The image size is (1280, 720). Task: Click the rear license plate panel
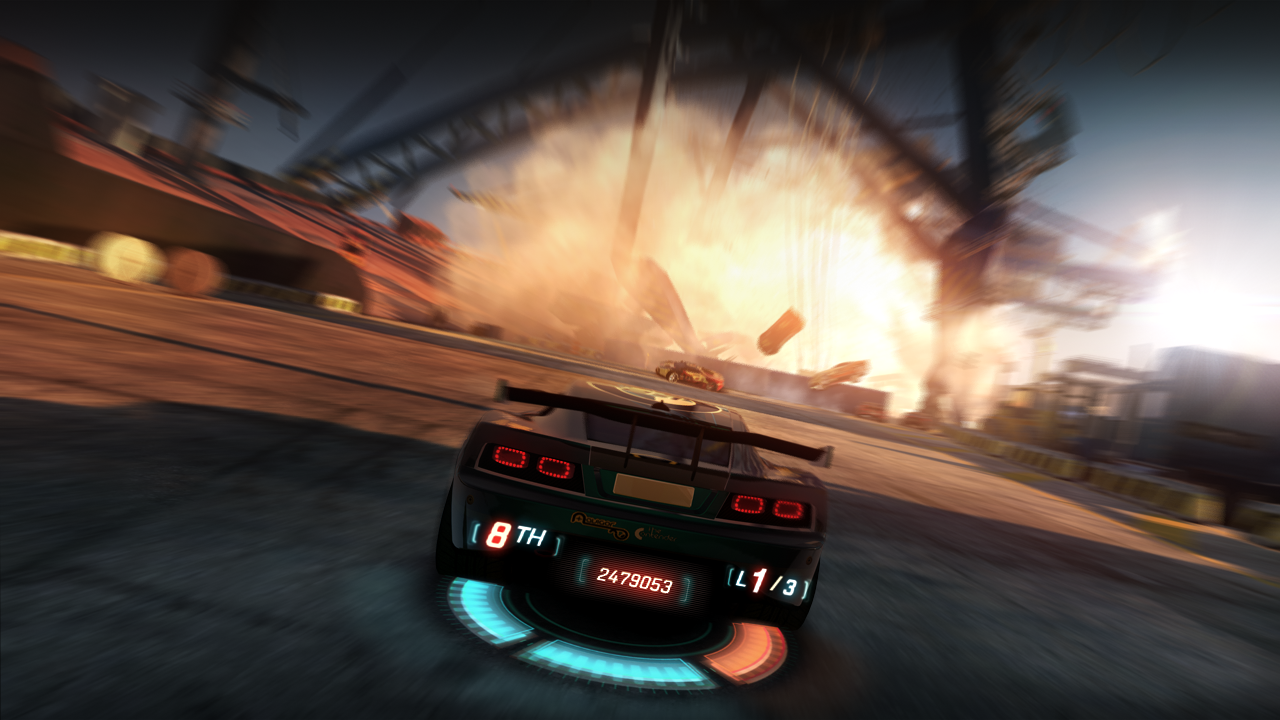pyautogui.click(x=651, y=491)
